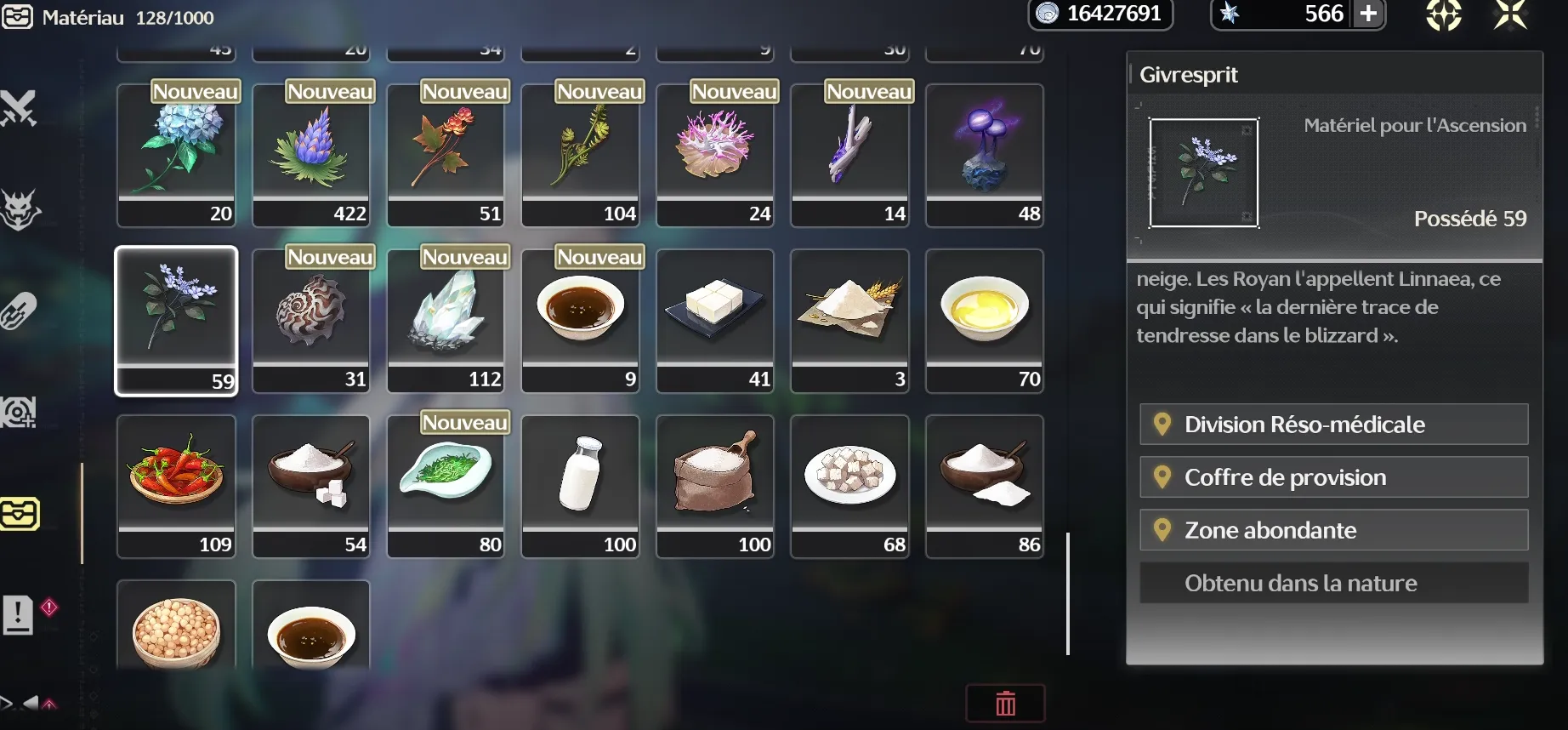Pick the glowing purple mushroom slot
Viewport: 1568px width, 730px height.
[984, 154]
